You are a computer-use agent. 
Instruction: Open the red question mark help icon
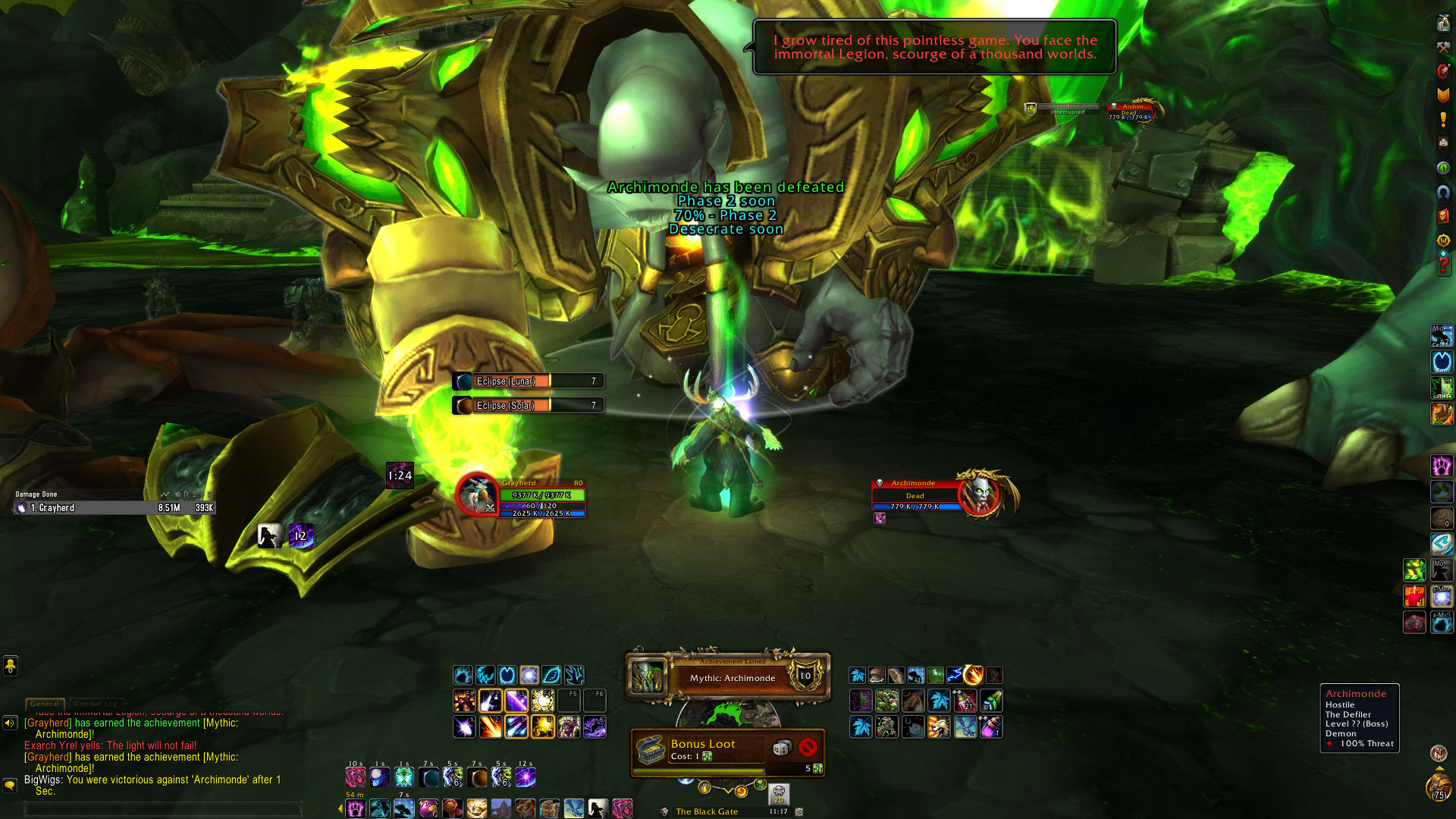point(1443,265)
